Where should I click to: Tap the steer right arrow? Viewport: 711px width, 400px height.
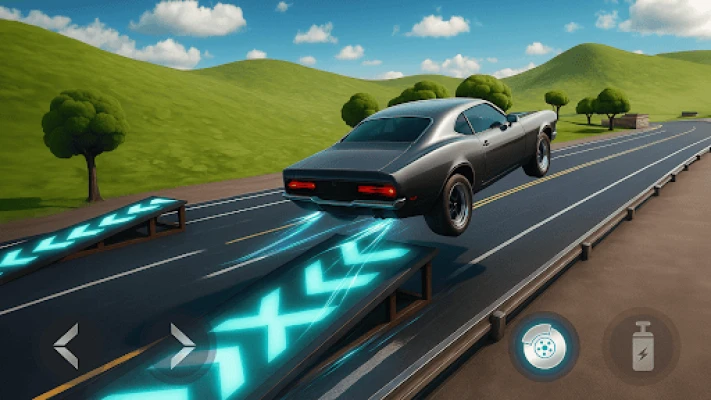click(x=182, y=346)
